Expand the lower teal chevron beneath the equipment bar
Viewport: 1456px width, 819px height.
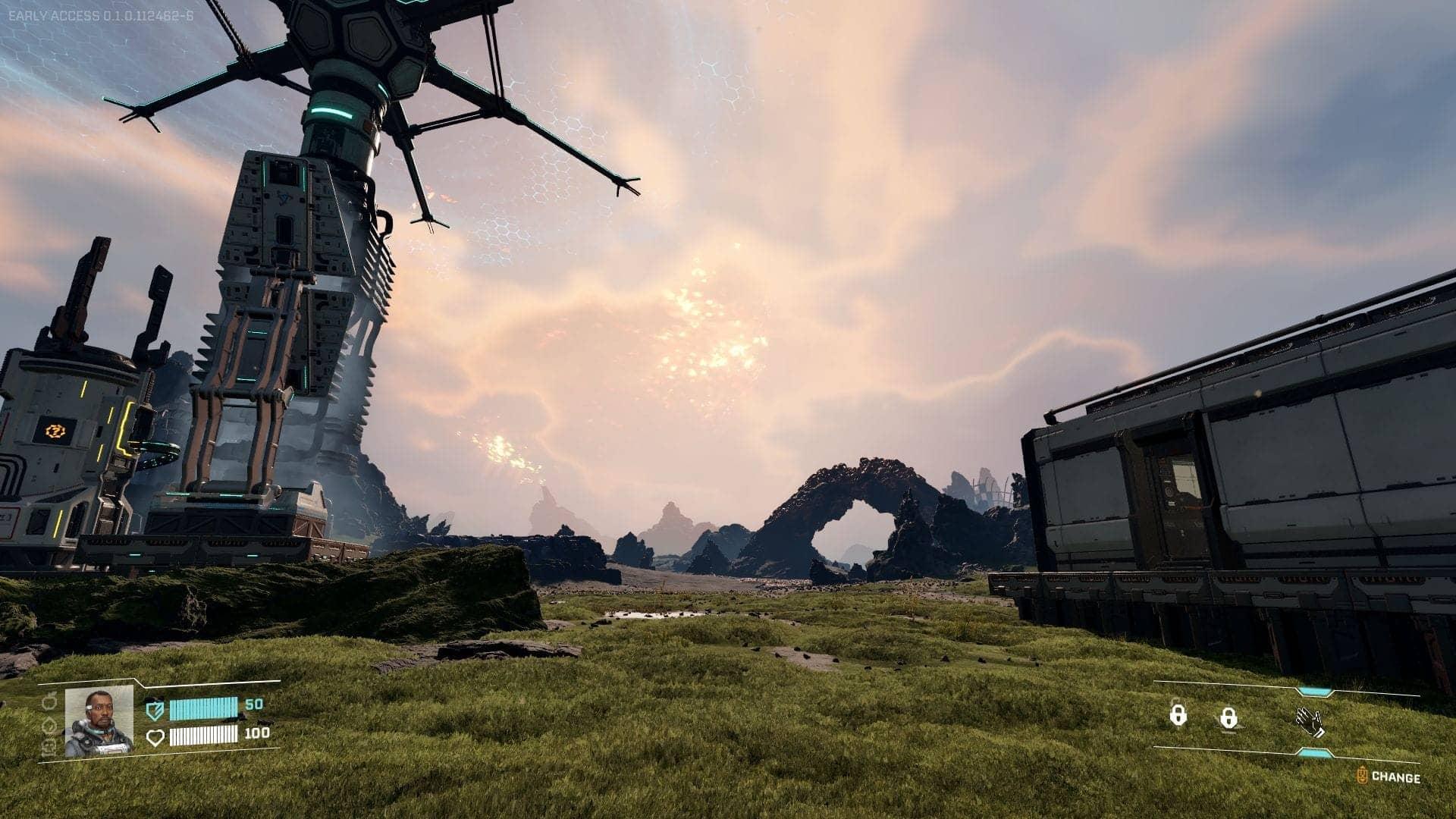pyautogui.click(x=1316, y=753)
